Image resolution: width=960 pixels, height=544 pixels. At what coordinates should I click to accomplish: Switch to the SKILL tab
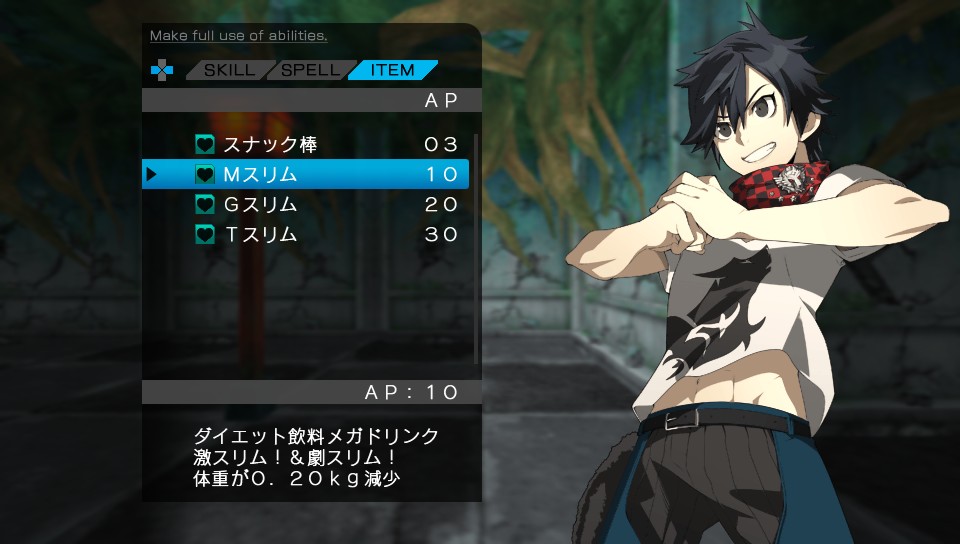tap(229, 70)
